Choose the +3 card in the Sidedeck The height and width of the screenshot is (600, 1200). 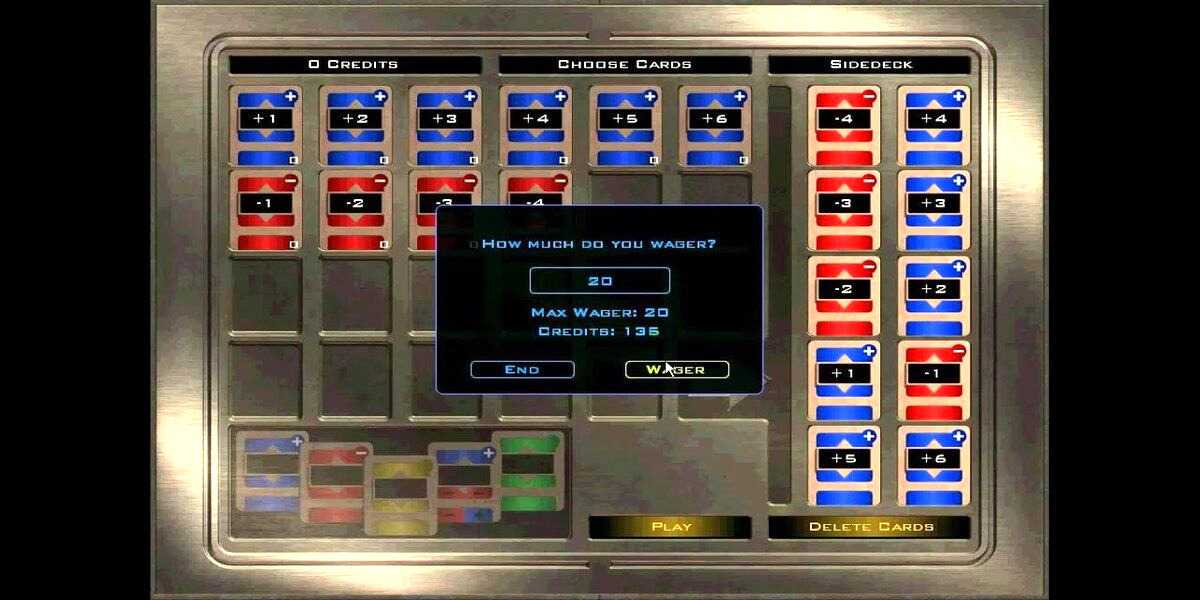934,210
